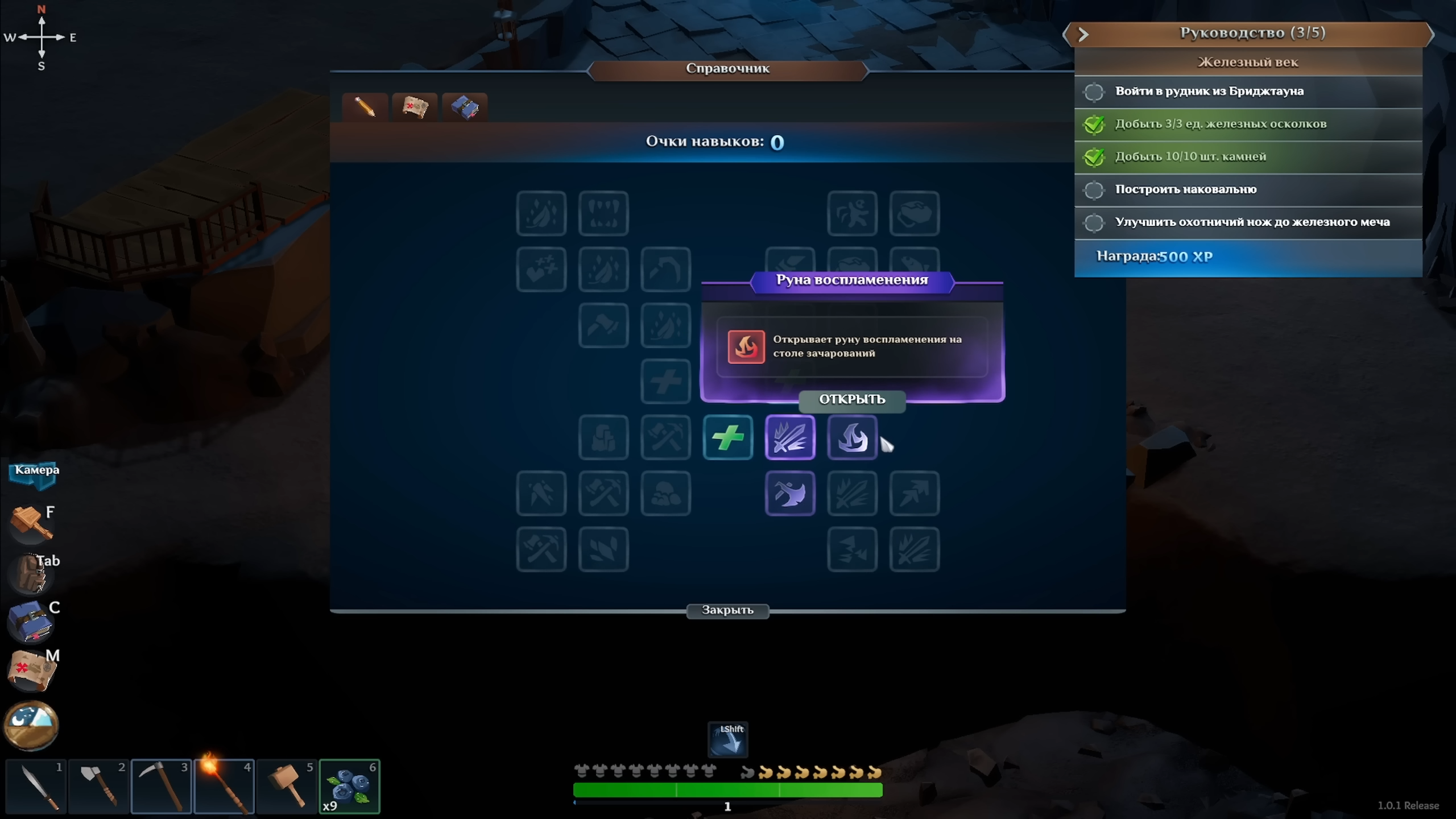Open the backpack inventory icon

pyautogui.click(x=31, y=573)
